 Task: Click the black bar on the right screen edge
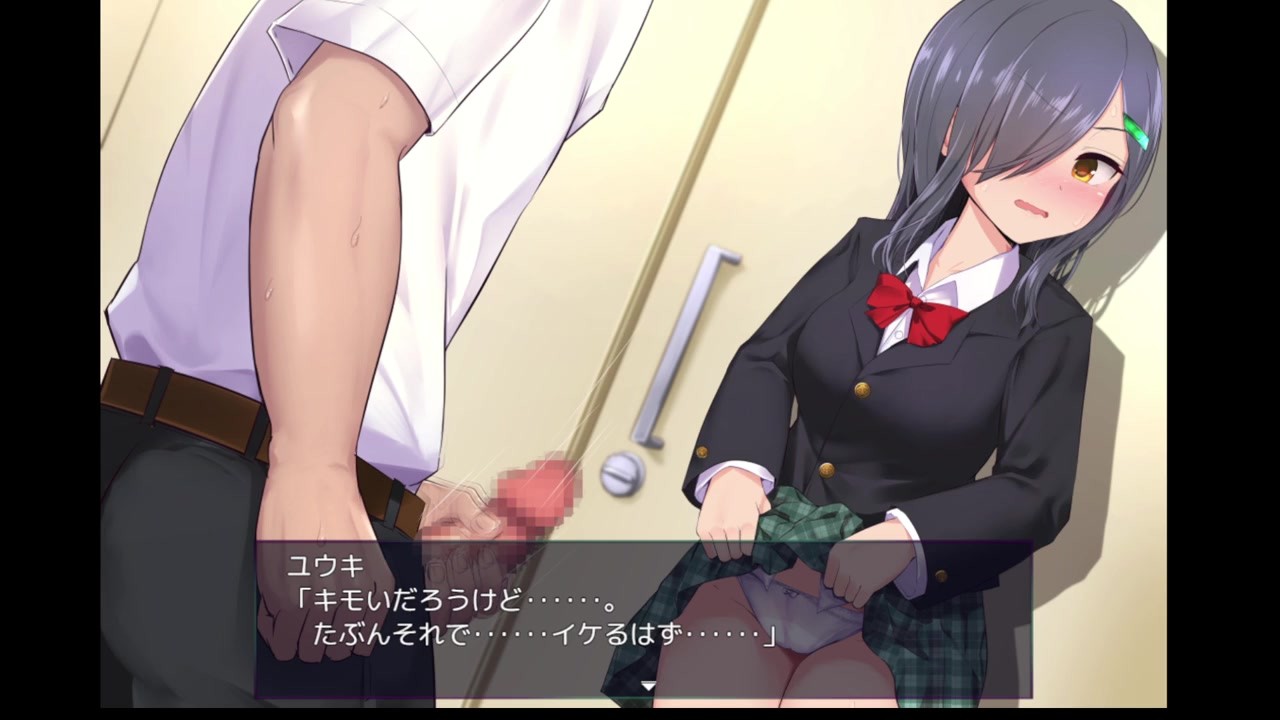[x=1230, y=360]
